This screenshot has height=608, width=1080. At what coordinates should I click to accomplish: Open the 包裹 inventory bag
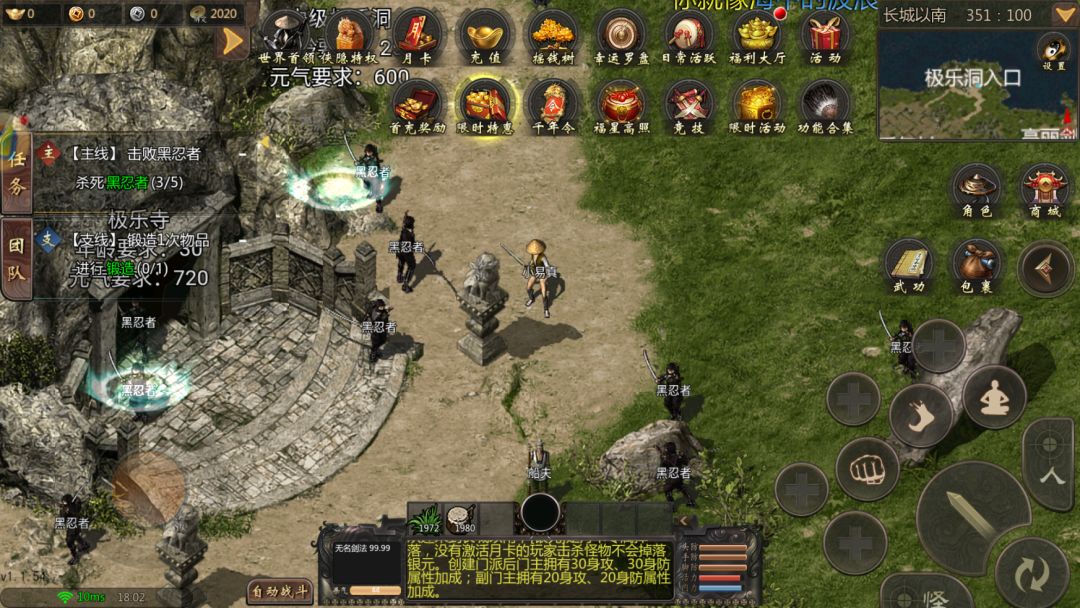[x=977, y=265]
